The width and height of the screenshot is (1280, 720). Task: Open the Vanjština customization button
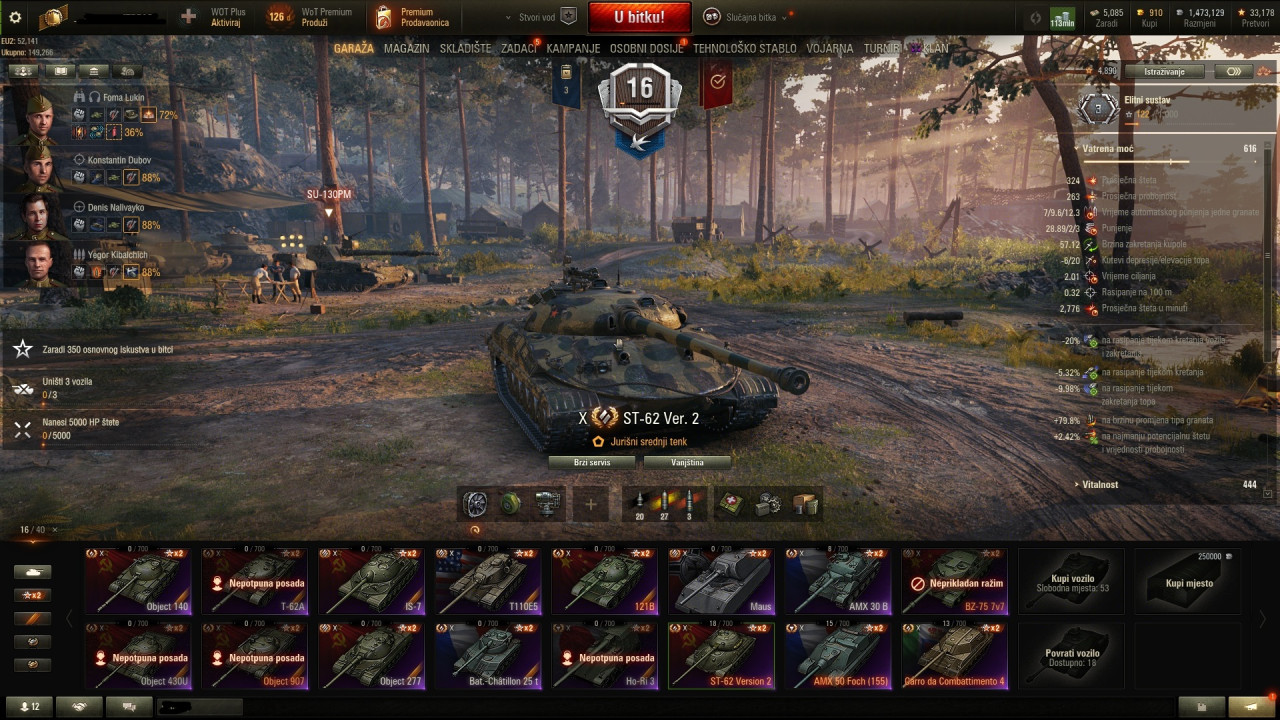[x=687, y=462]
